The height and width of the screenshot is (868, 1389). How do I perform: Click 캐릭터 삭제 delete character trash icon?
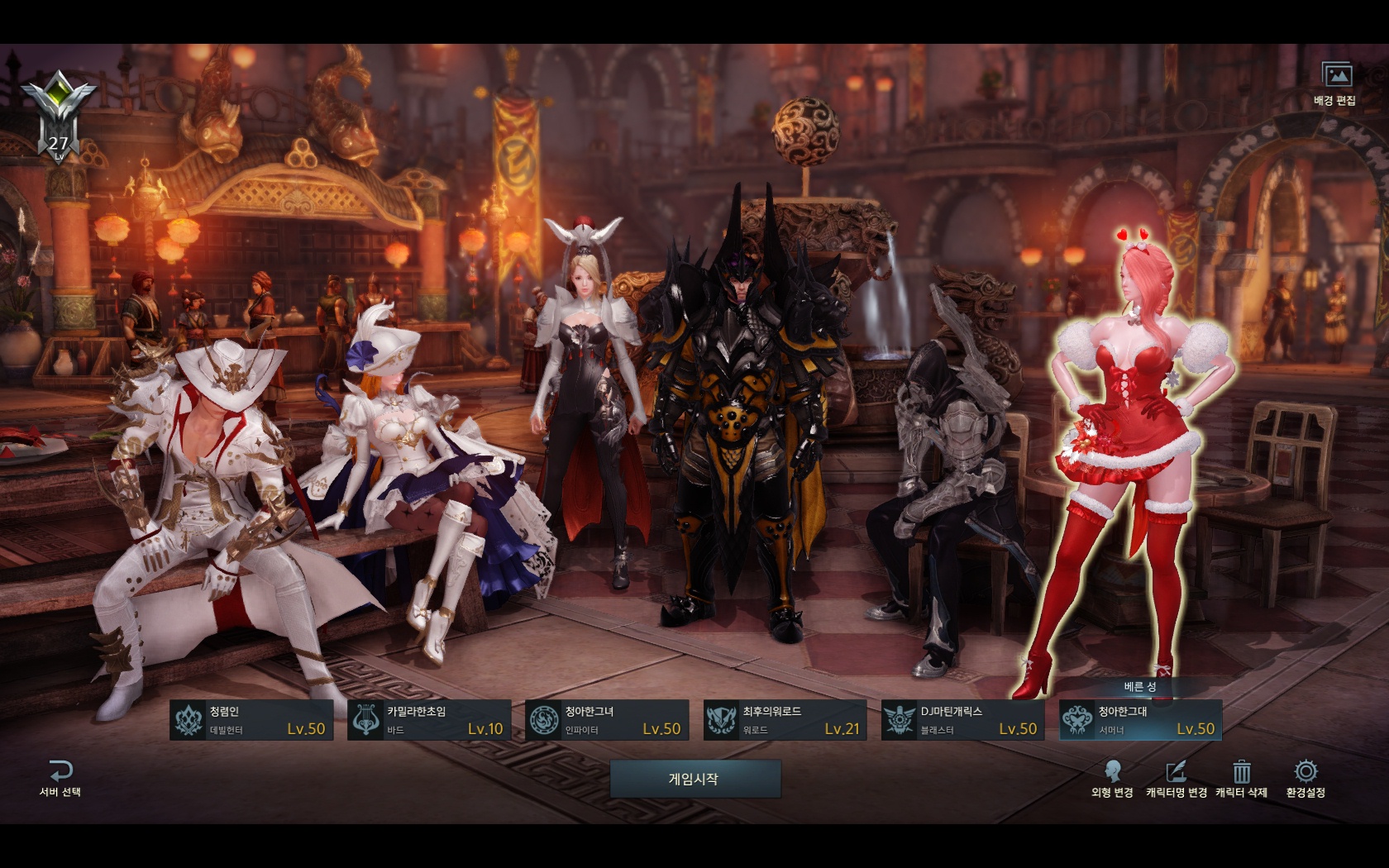(x=1241, y=779)
